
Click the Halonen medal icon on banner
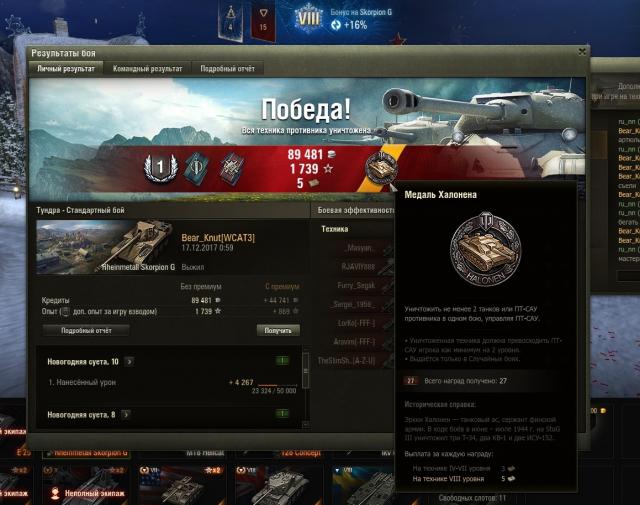(x=381, y=167)
